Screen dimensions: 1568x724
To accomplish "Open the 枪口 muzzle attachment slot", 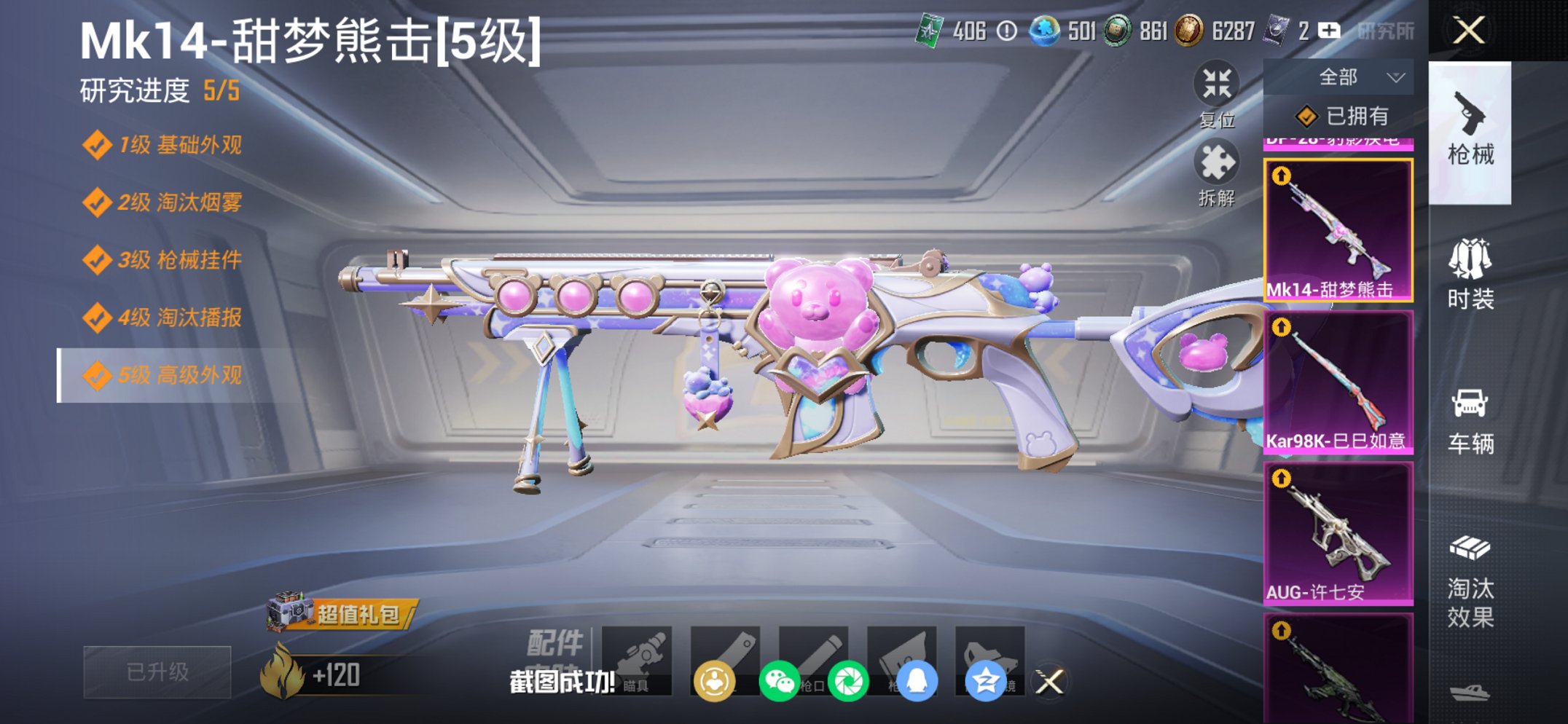I will [816, 661].
